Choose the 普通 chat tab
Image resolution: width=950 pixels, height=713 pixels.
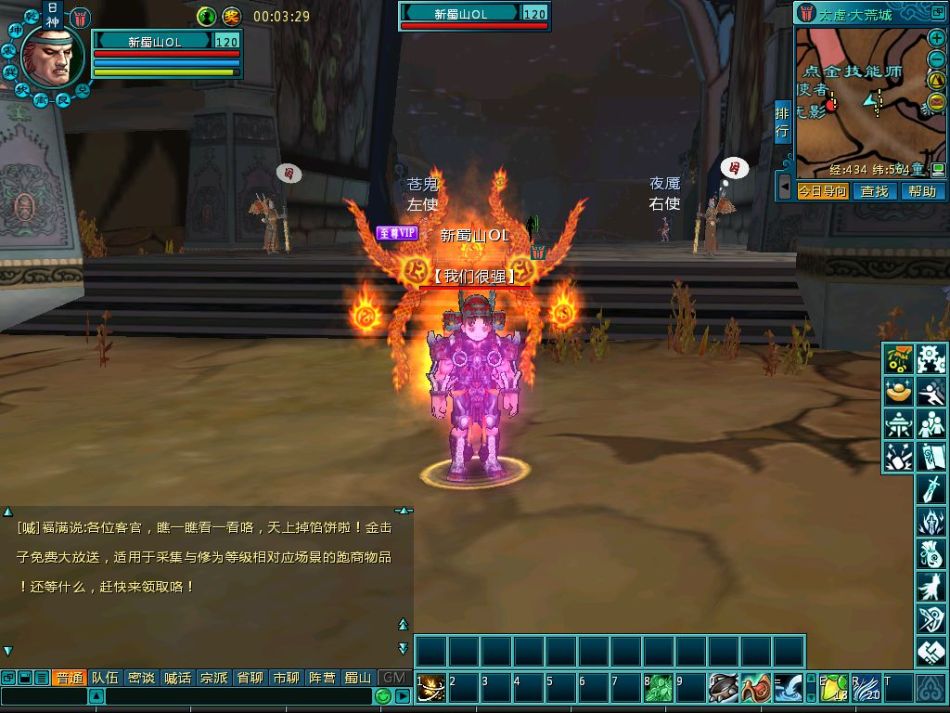68,677
